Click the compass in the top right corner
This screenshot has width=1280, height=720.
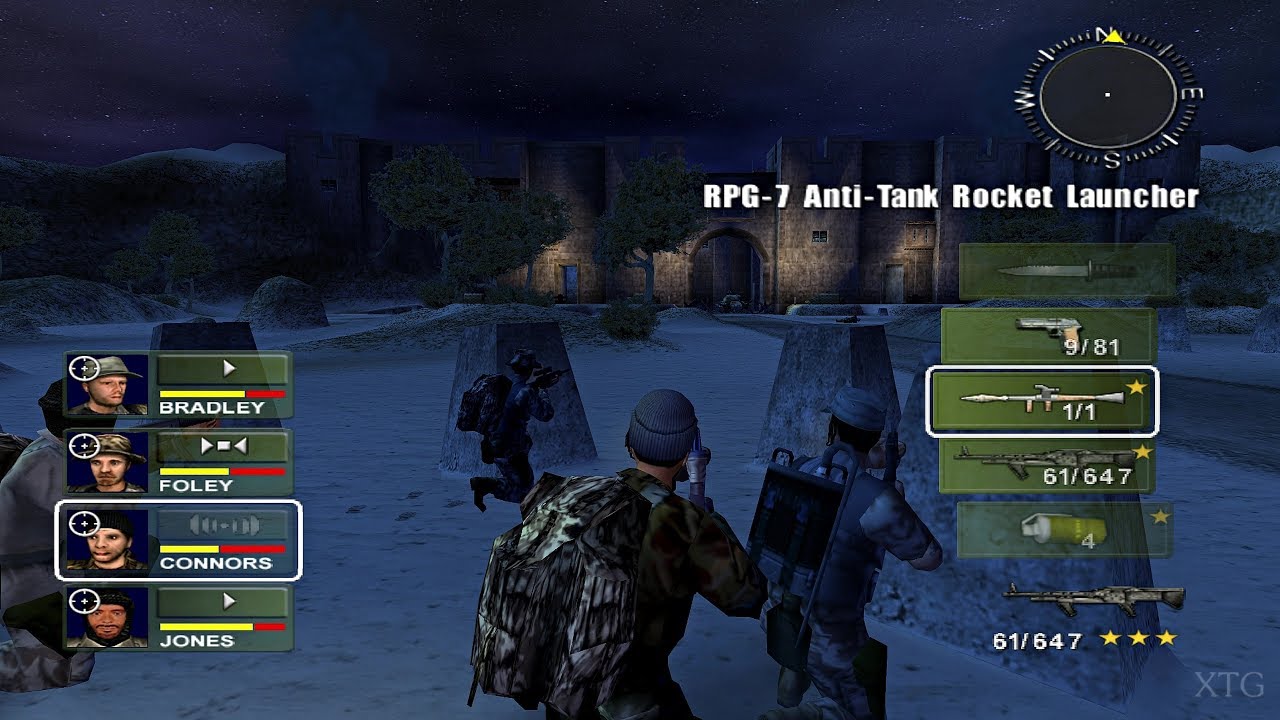[1105, 95]
